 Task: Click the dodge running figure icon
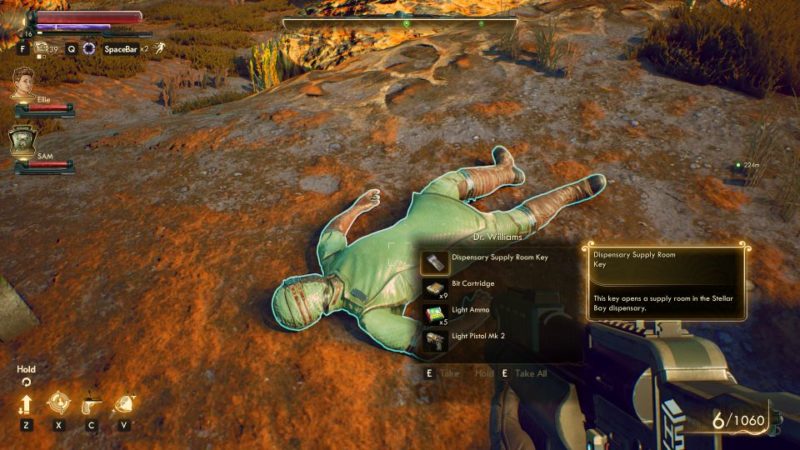[159, 48]
